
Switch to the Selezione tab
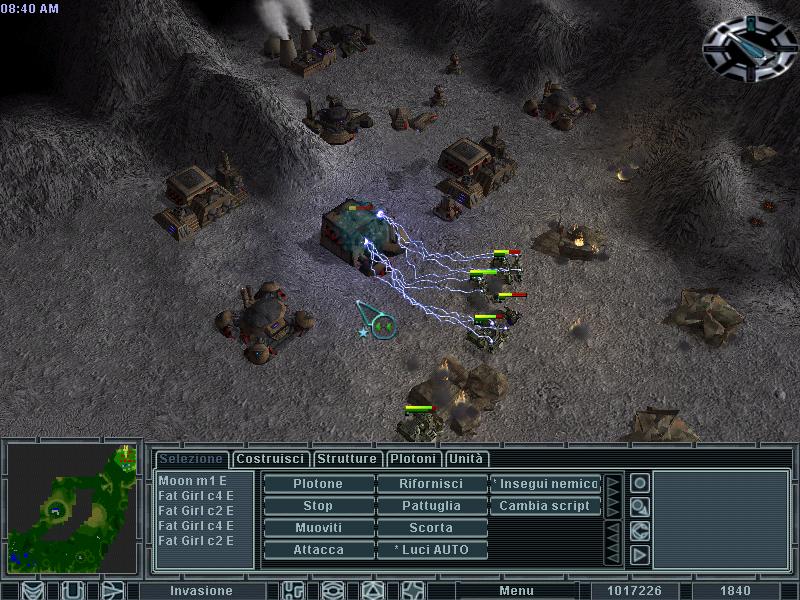coord(191,459)
